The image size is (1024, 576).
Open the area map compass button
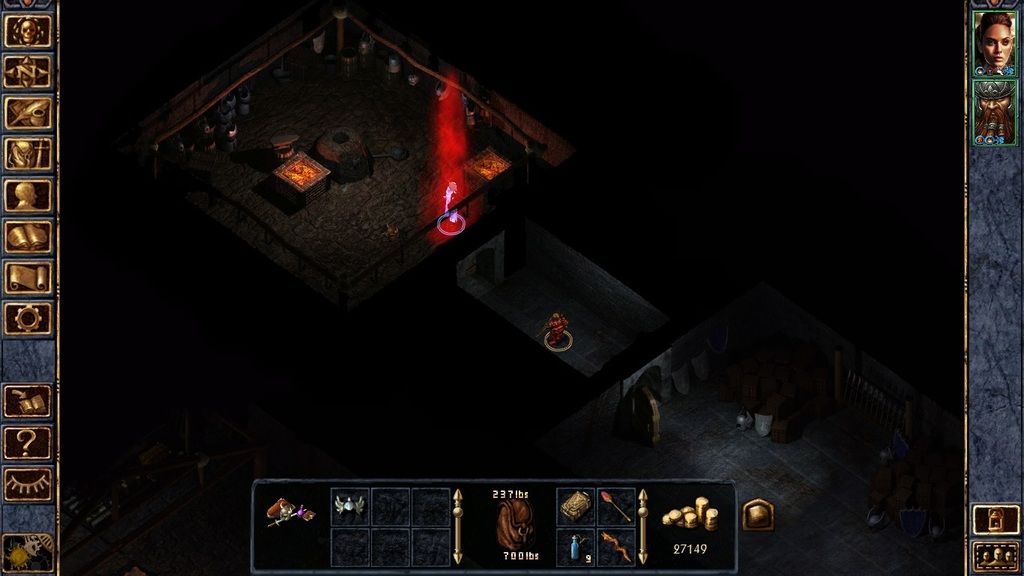28,71
